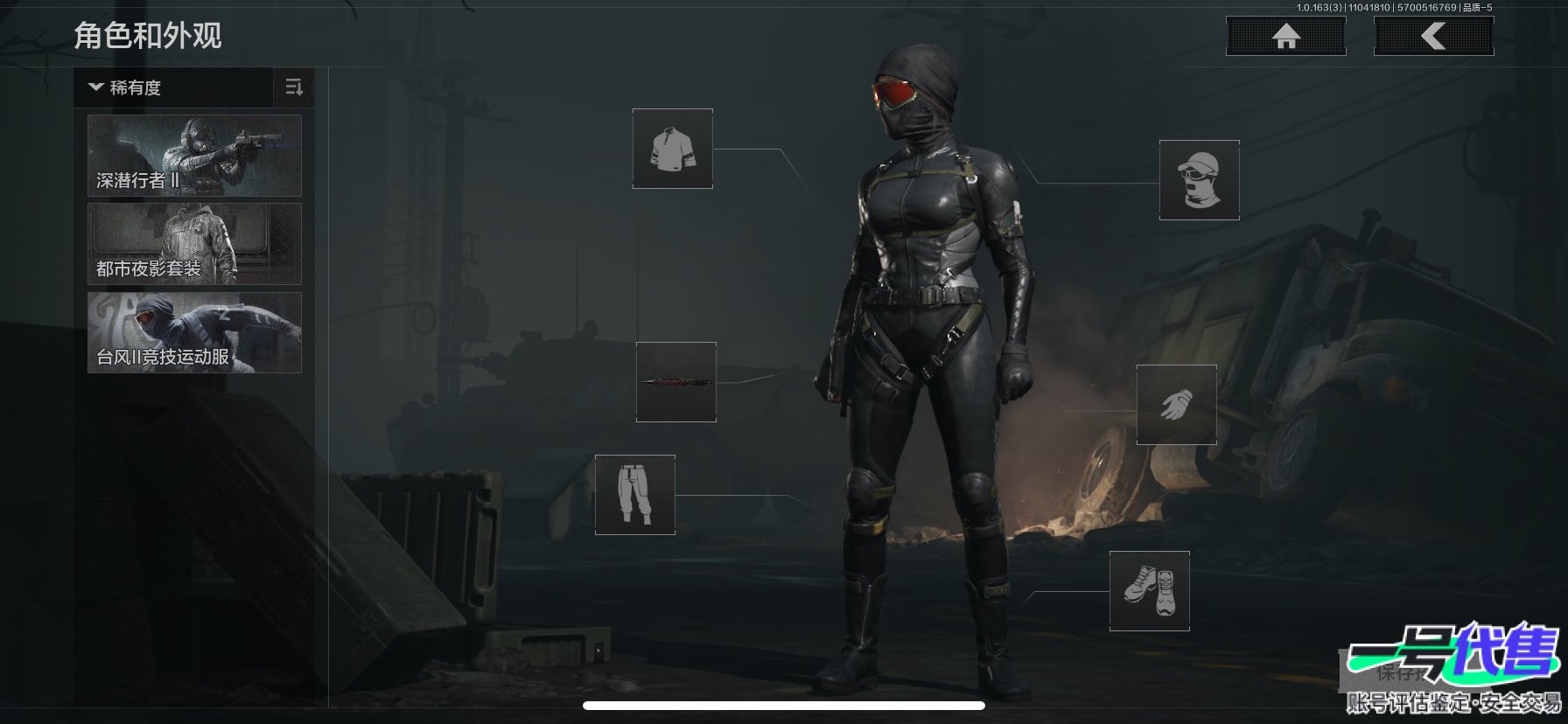Open the headgear mask slot
1568x724 pixels.
coord(1199,180)
